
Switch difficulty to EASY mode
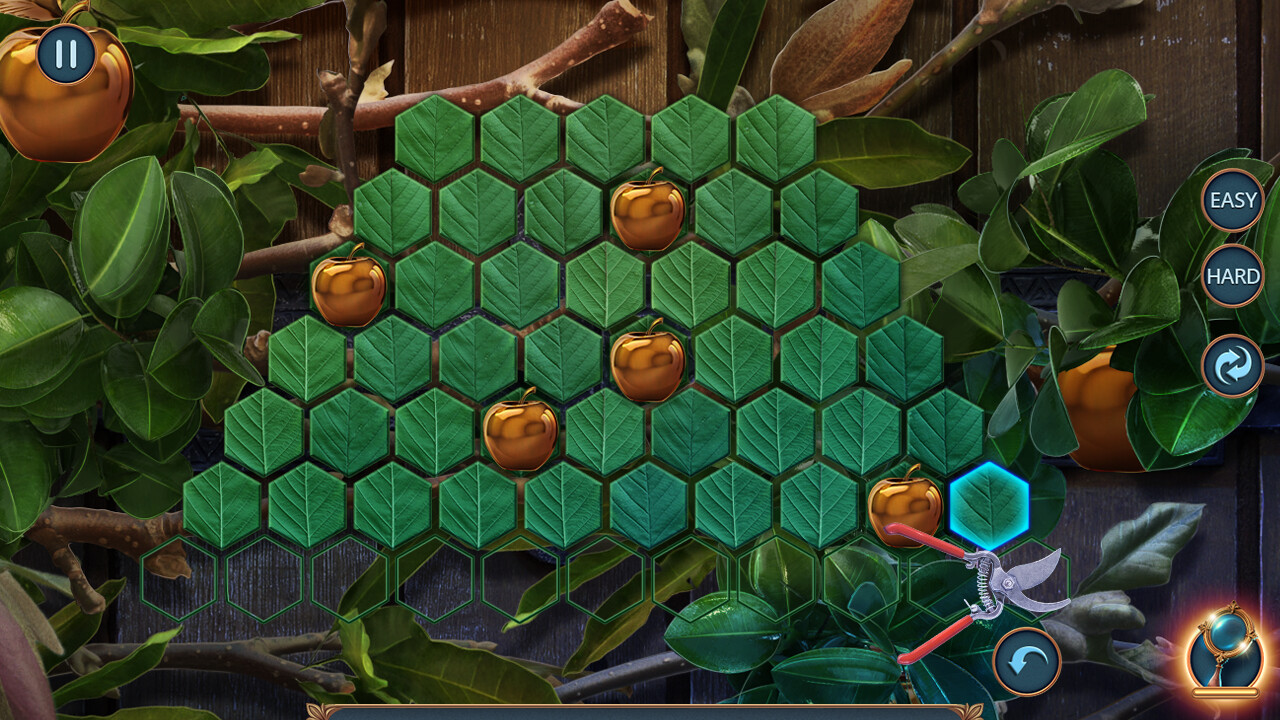click(x=1233, y=200)
